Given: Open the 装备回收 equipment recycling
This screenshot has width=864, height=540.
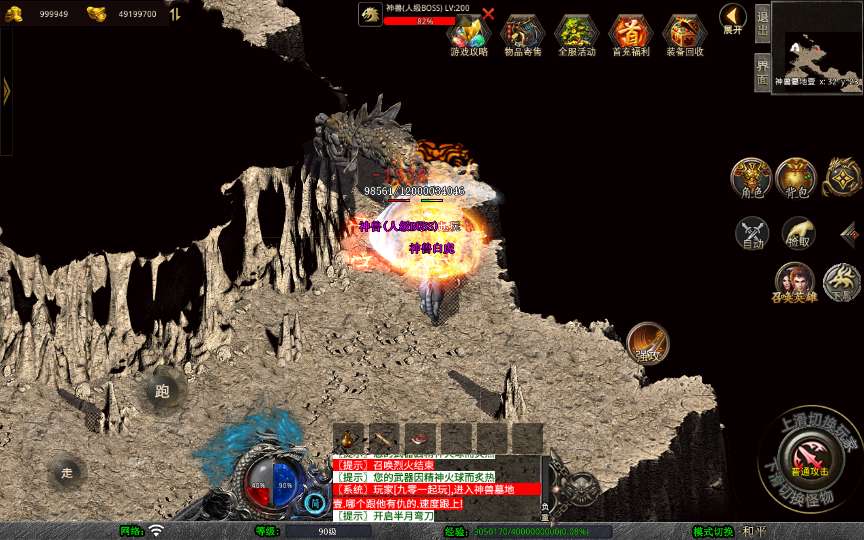Looking at the screenshot, I should coord(684,34).
